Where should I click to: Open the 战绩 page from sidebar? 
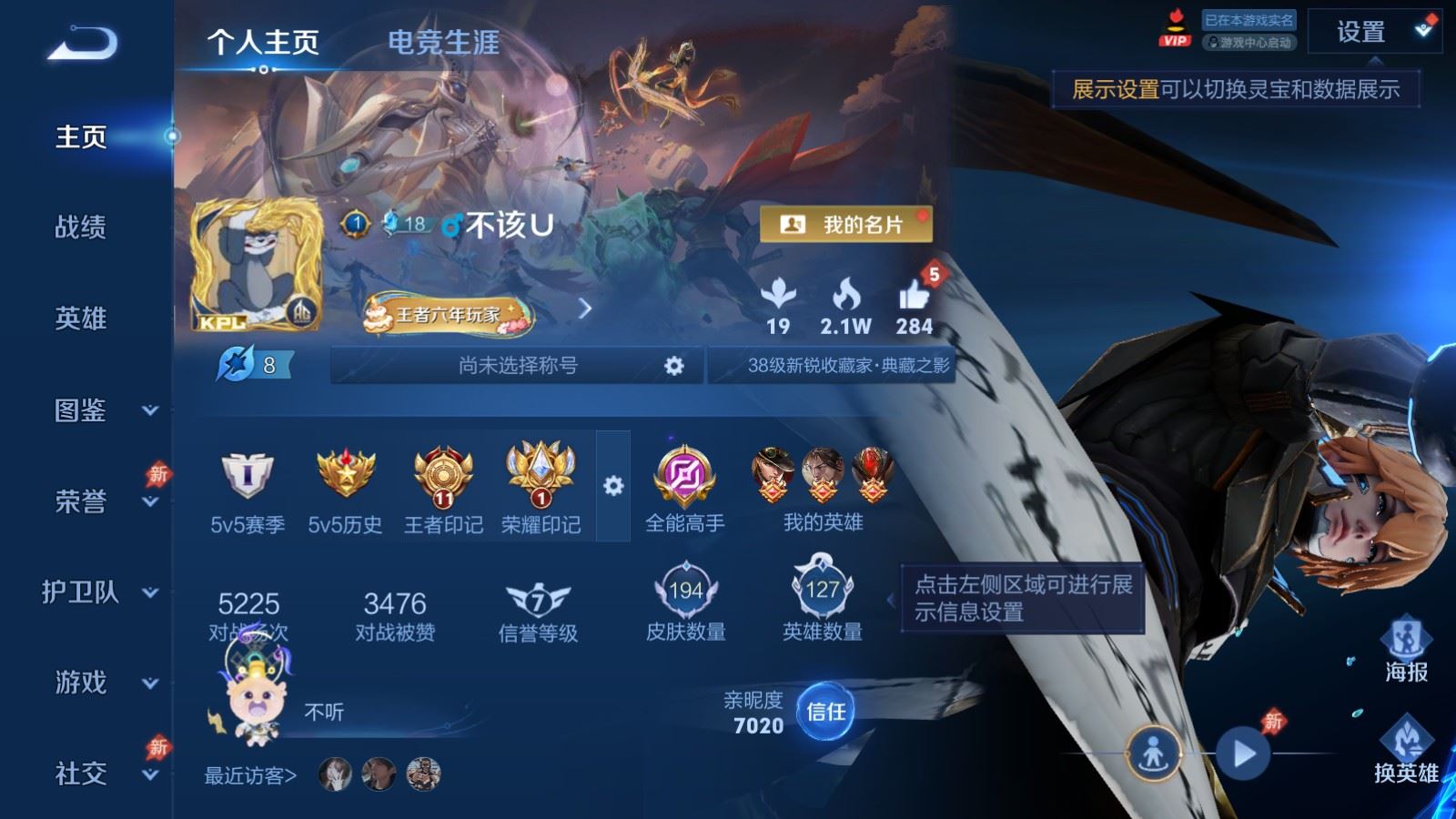pyautogui.click(x=80, y=229)
